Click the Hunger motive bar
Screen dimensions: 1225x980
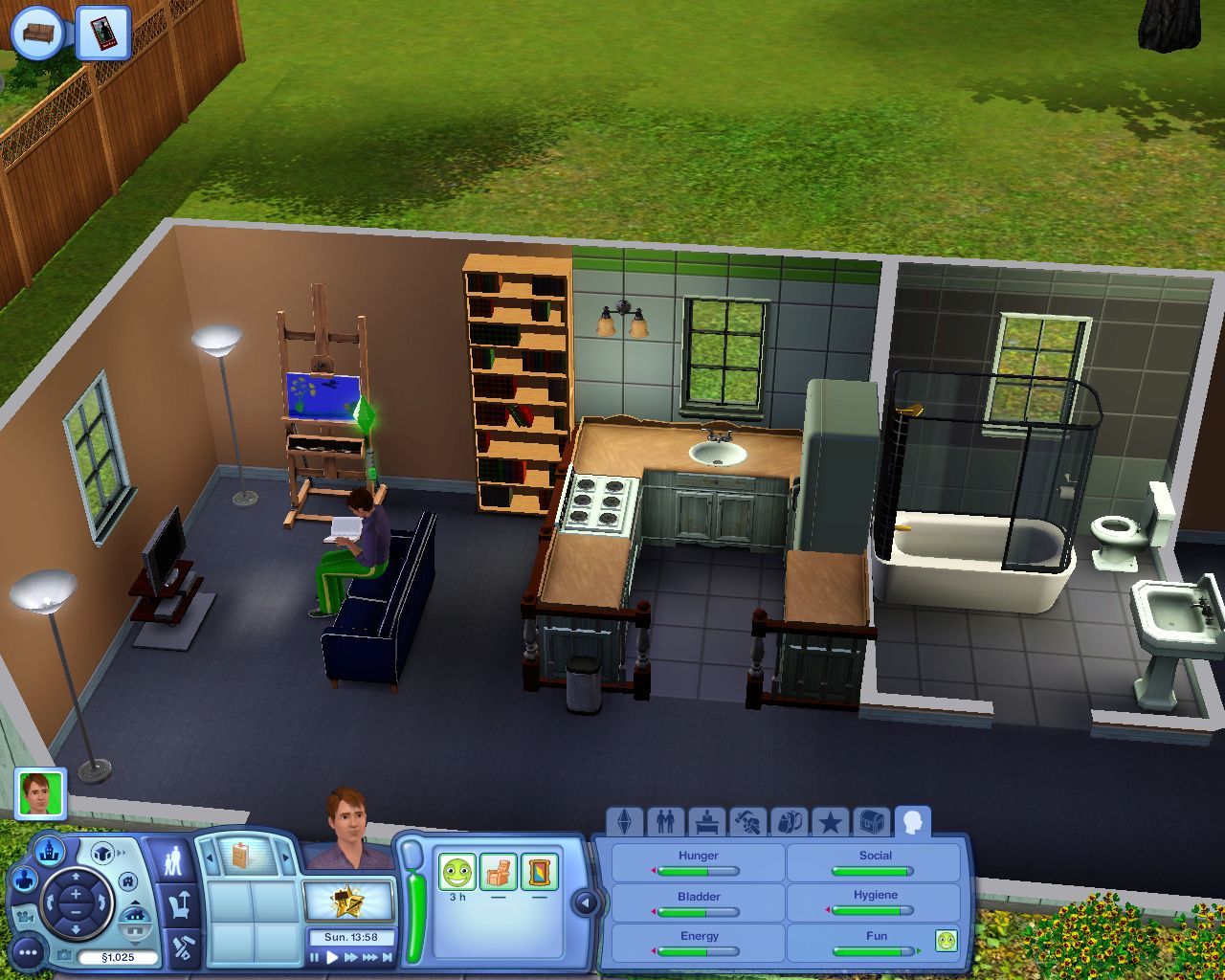pos(699,870)
